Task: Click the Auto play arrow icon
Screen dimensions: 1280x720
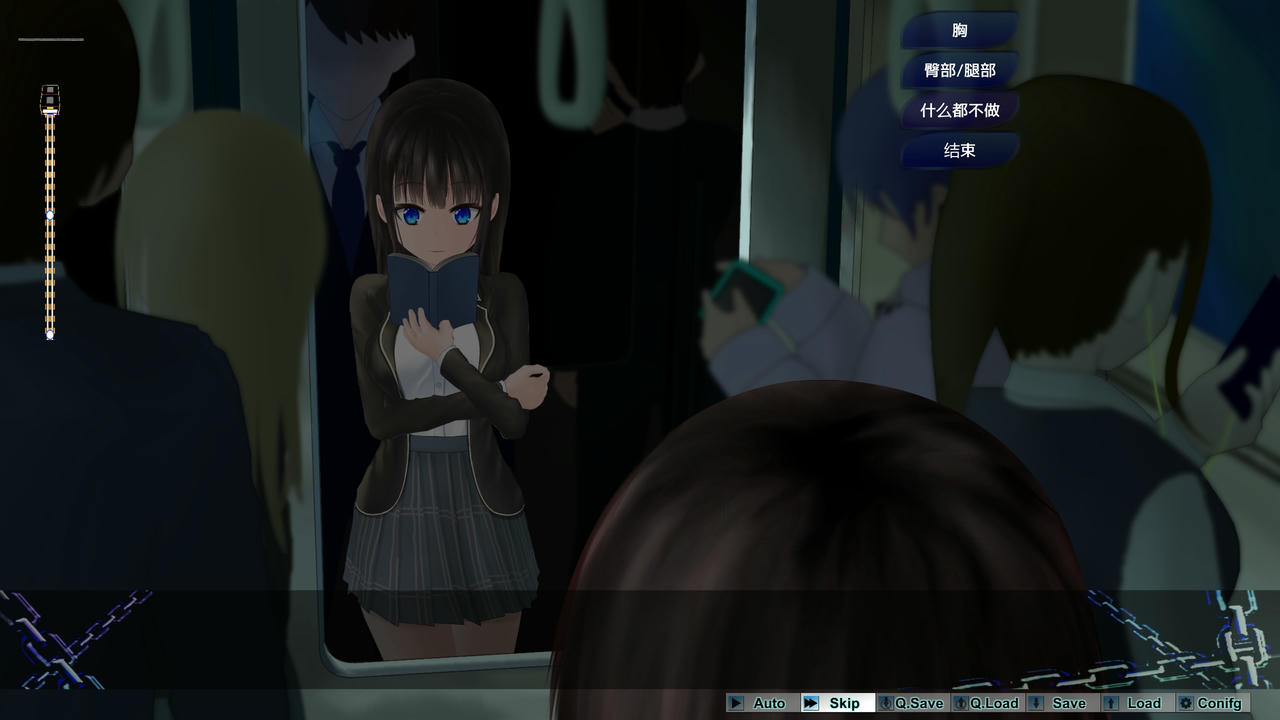Action: click(x=737, y=703)
